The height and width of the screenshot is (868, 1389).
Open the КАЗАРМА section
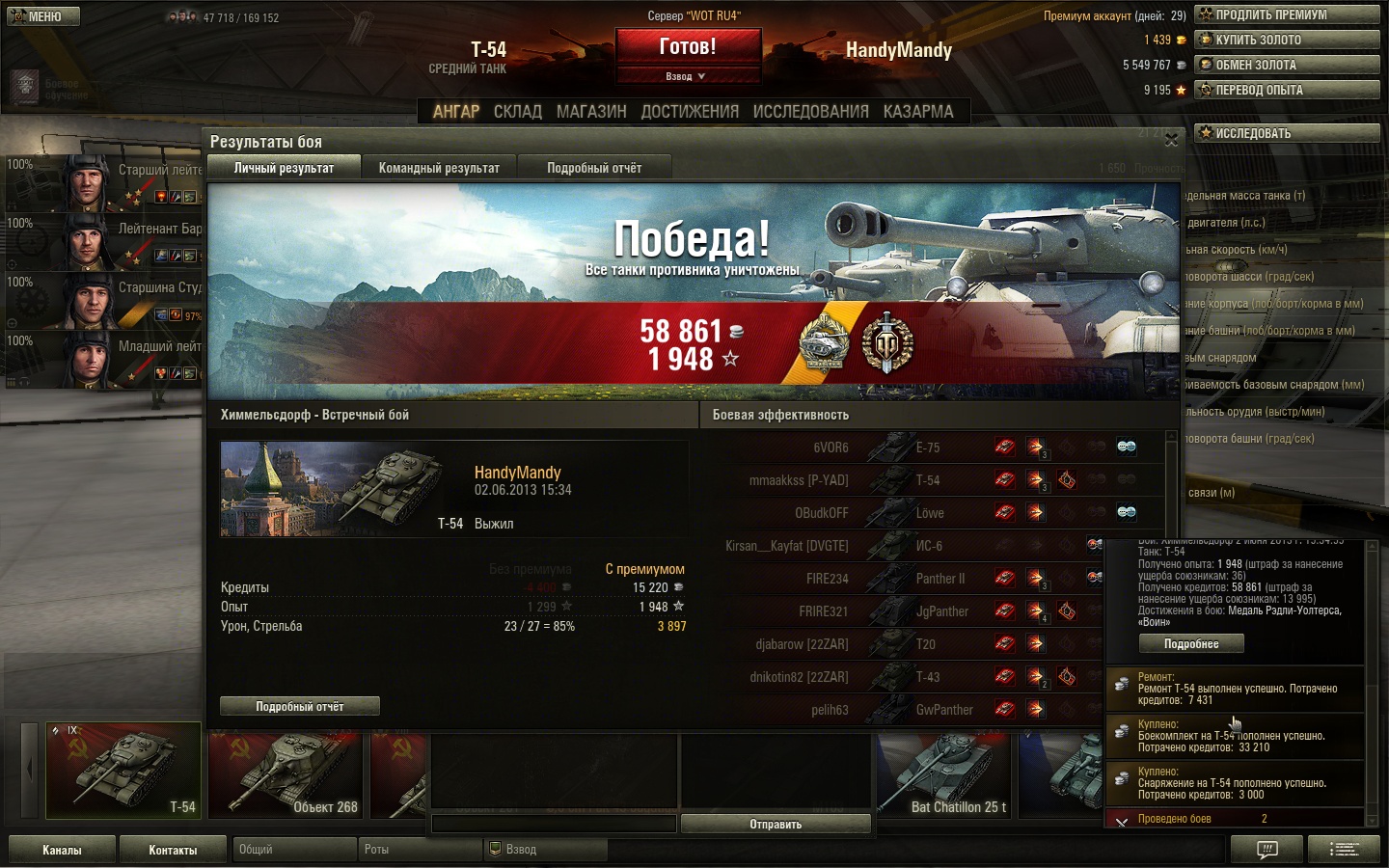click(918, 112)
